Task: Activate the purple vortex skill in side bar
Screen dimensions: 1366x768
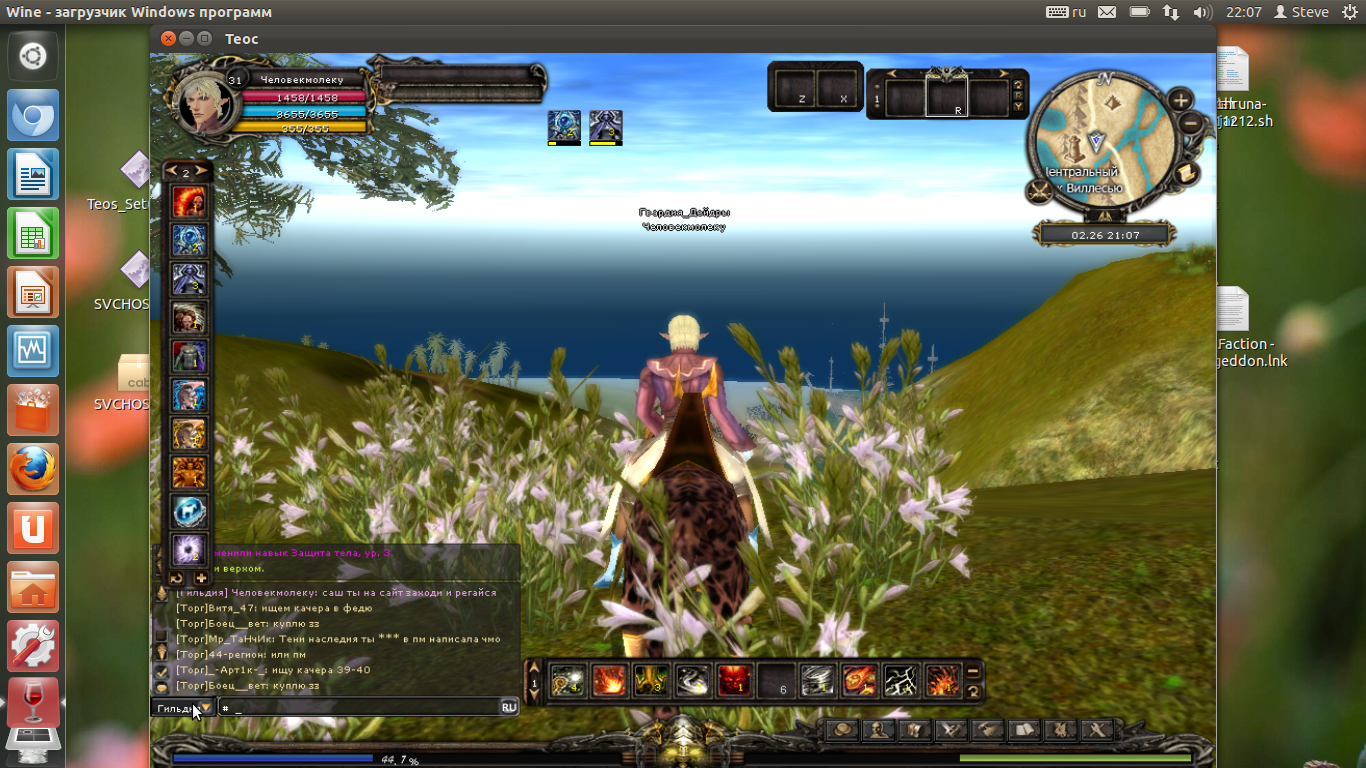Action: click(189, 549)
